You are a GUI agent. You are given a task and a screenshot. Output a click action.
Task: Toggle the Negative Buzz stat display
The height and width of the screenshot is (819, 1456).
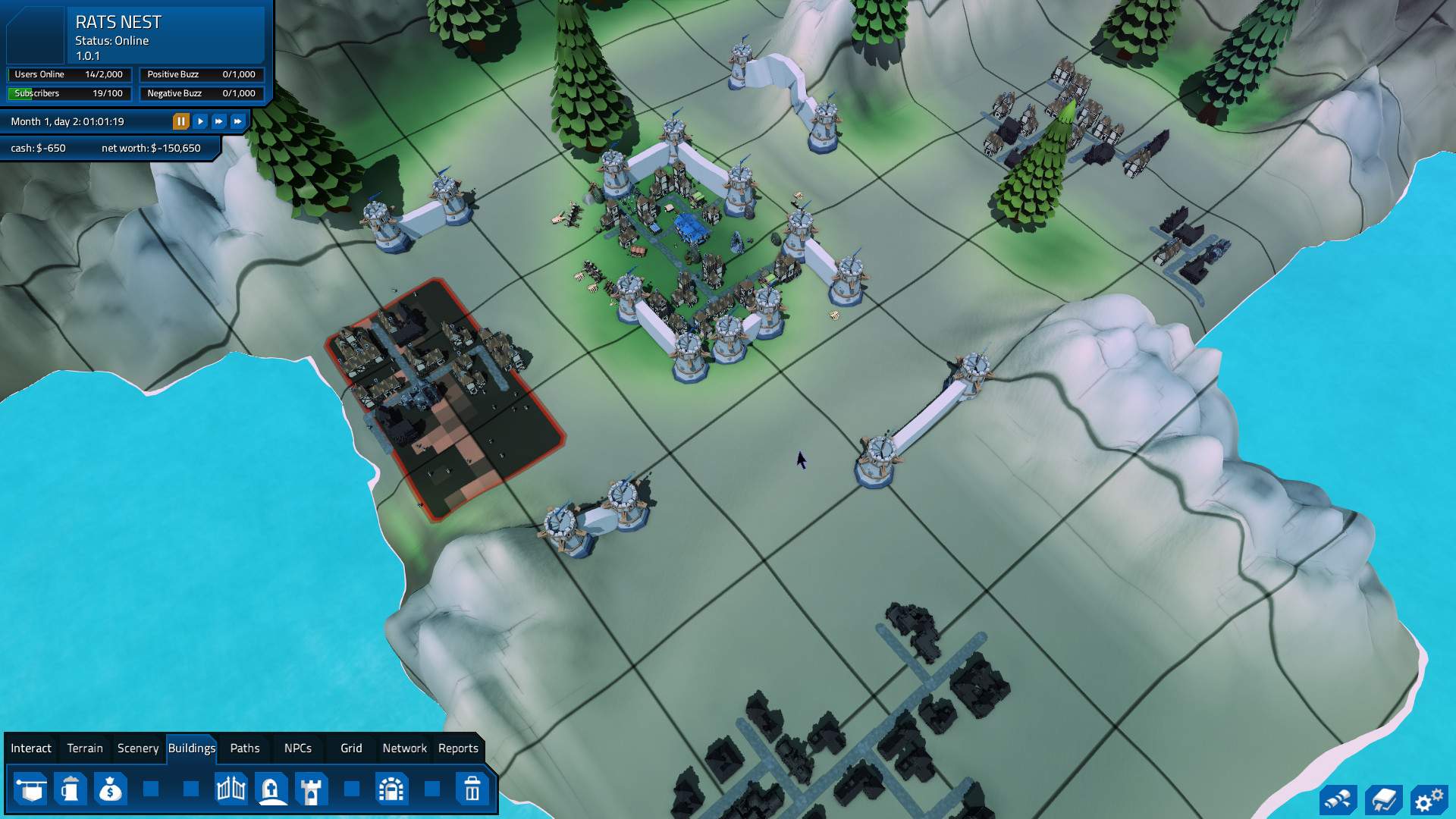[x=200, y=93]
